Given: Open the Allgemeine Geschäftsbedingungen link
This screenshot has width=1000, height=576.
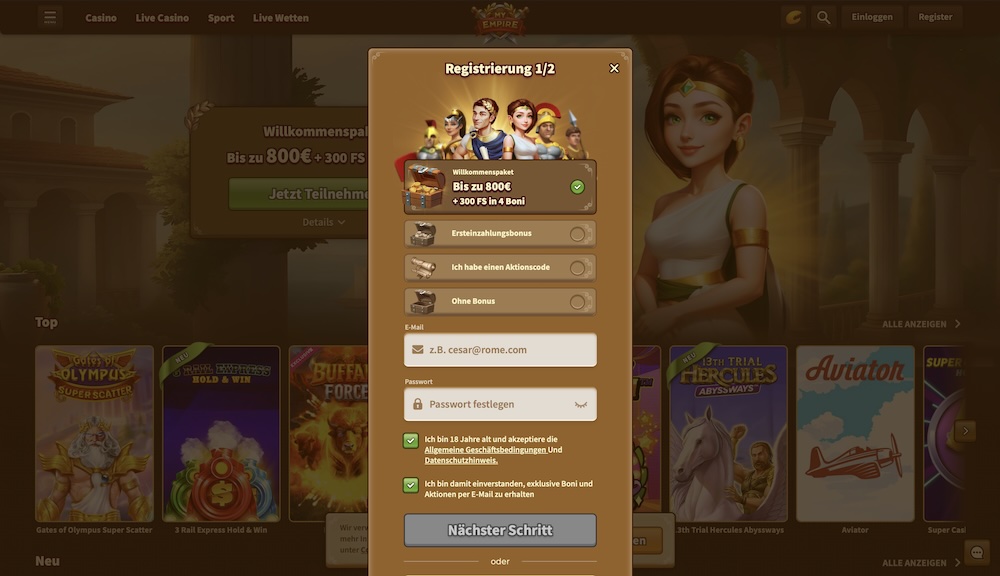Looking at the screenshot, I should 485,450.
